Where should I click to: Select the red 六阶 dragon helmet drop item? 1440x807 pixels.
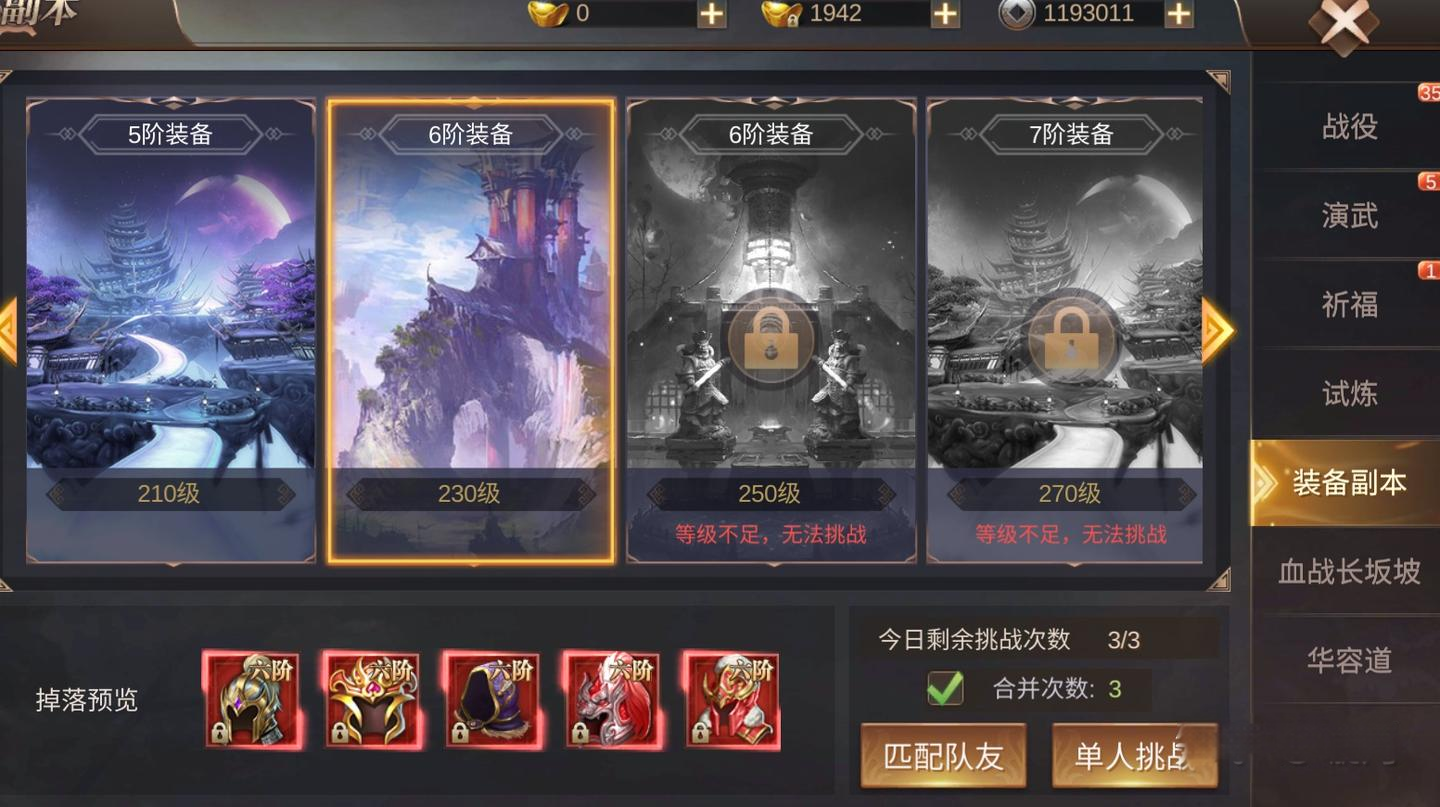pos(613,701)
